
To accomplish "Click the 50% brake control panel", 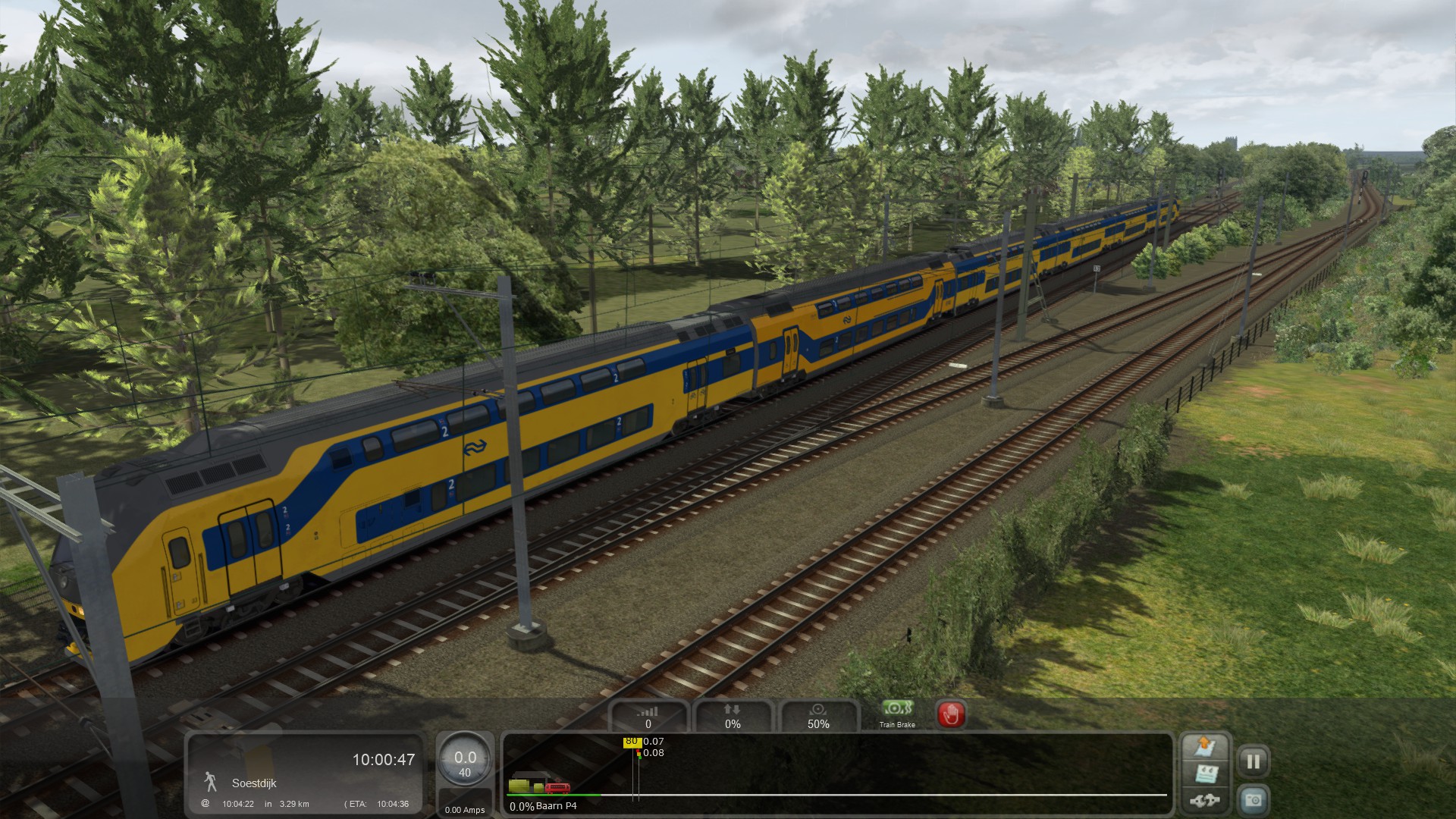I will [x=818, y=717].
